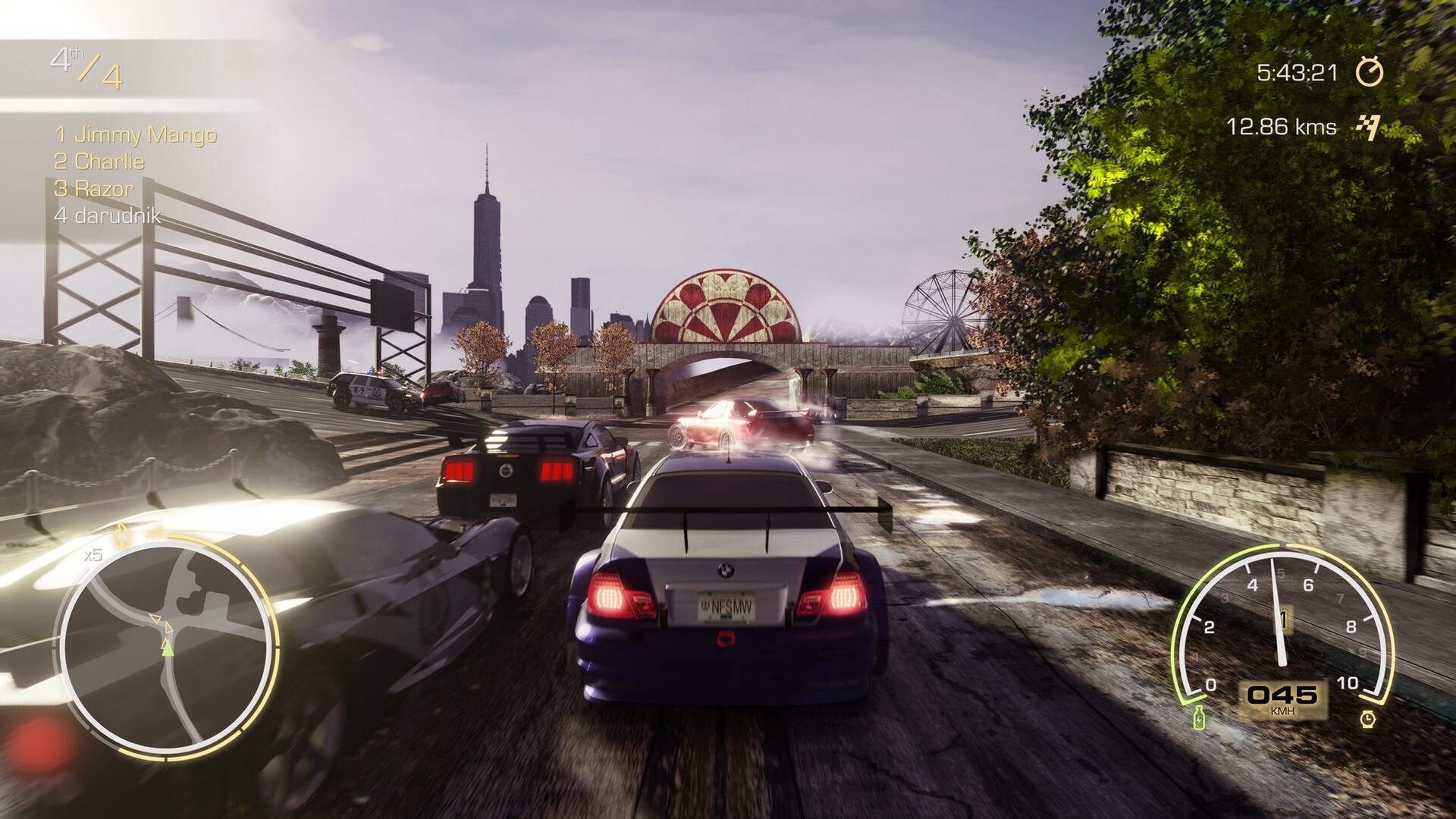Select darudnik in the racer standings
Screen dimensions: 1456x819
click(x=108, y=215)
